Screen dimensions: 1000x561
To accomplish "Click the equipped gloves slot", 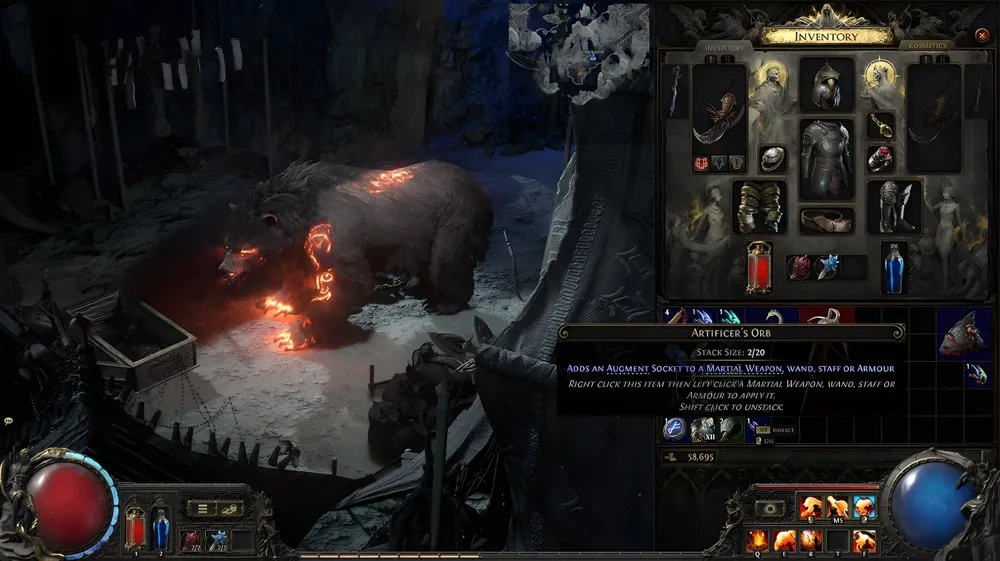I will click(759, 206).
